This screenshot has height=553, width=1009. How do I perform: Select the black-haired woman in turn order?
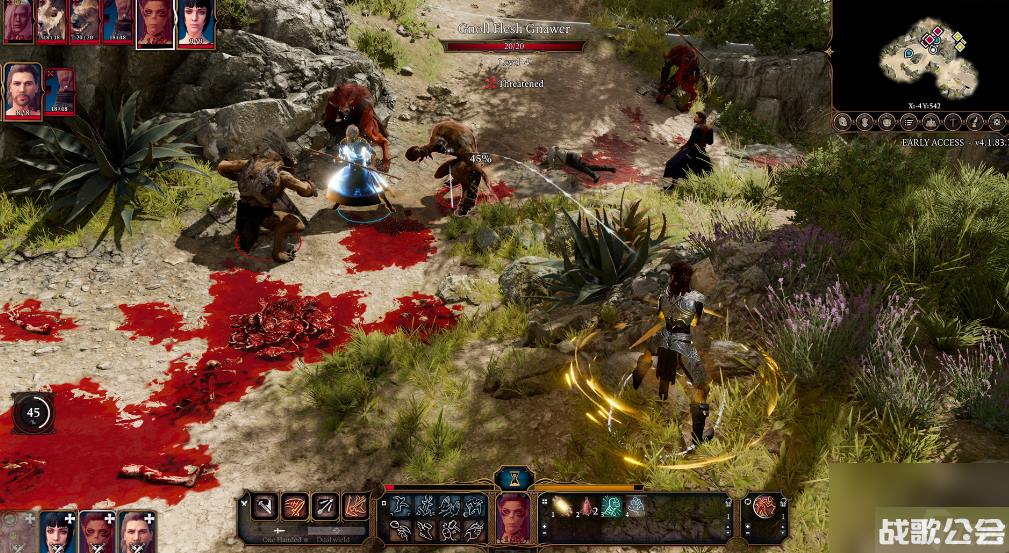click(x=196, y=23)
